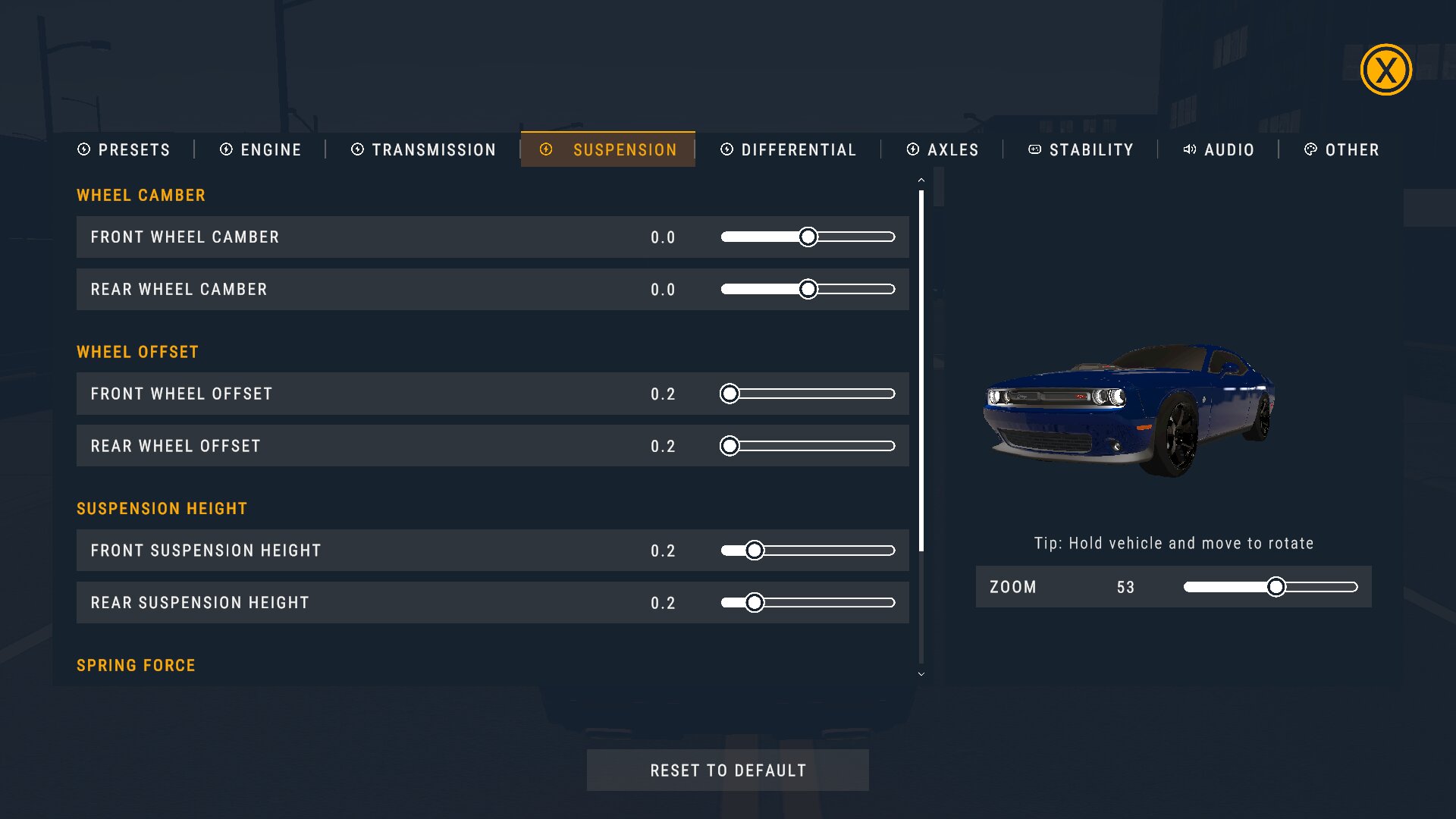
Task: Click the scroll down arrow of settings list
Action: pyautogui.click(x=921, y=674)
